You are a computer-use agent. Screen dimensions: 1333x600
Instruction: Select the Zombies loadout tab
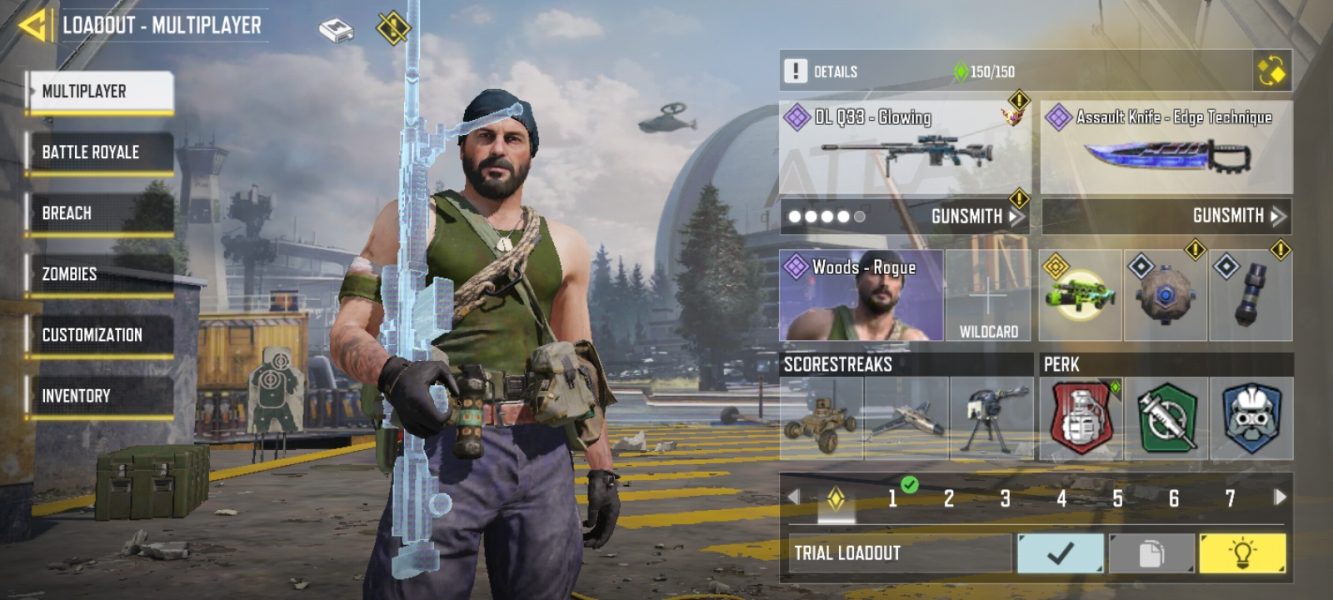point(99,274)
